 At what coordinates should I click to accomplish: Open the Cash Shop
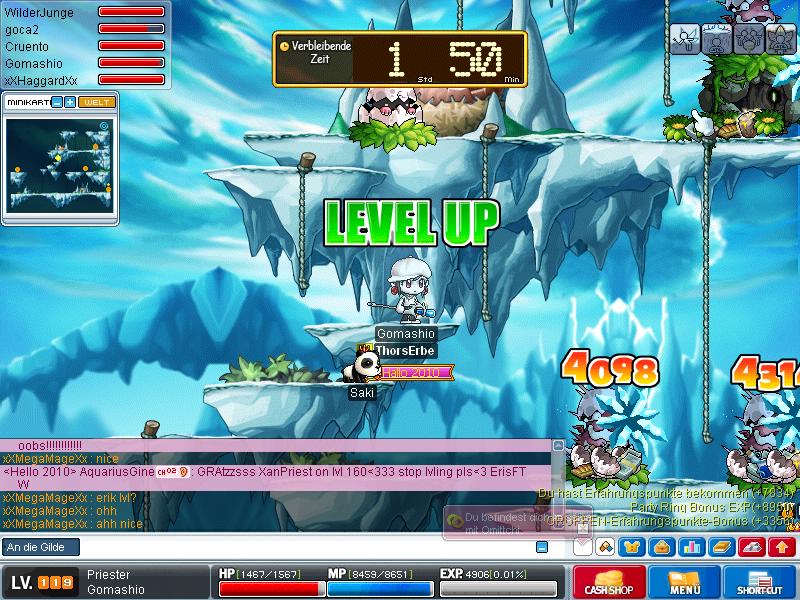pos(608,583)
